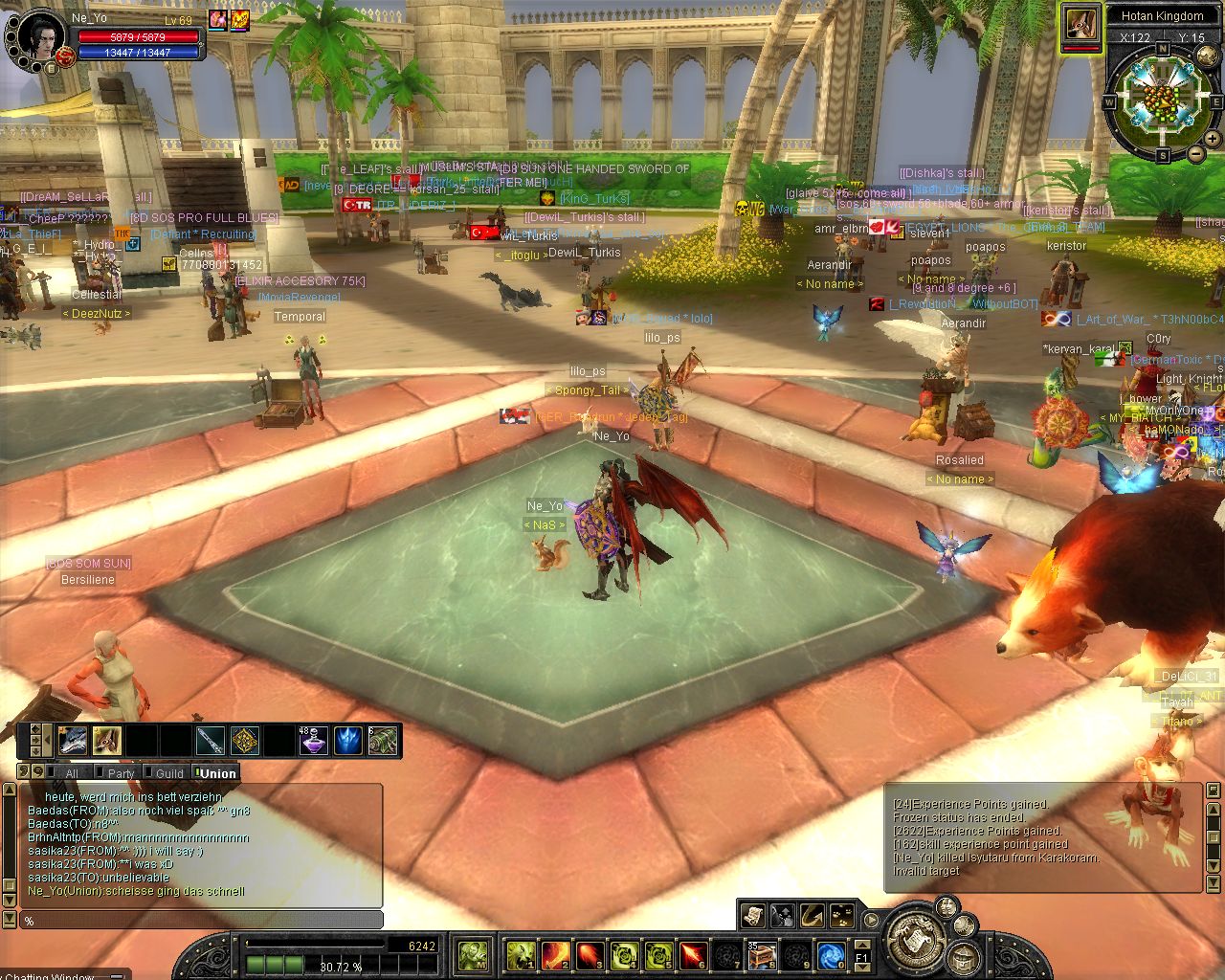Viewport: 1225px width, 980px height.
Task: Switch chat to the Guild tab
Action: 169,773
